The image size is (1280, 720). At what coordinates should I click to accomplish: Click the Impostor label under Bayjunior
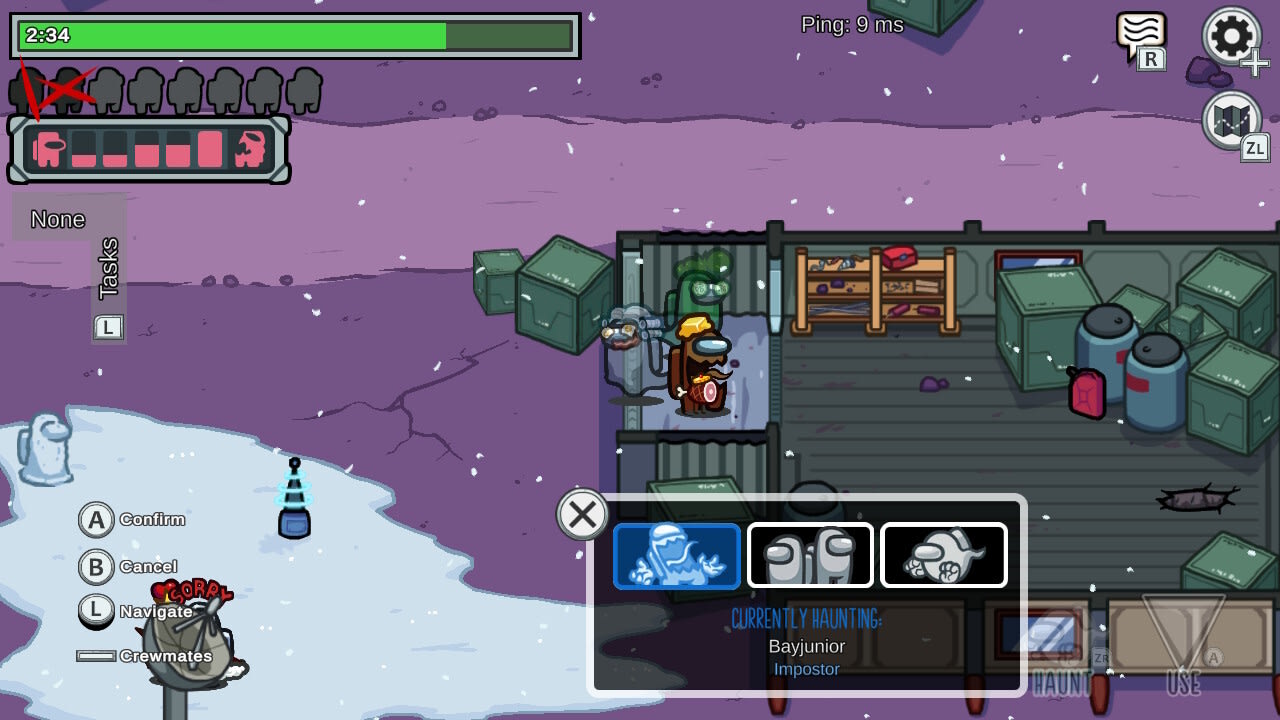806,670
